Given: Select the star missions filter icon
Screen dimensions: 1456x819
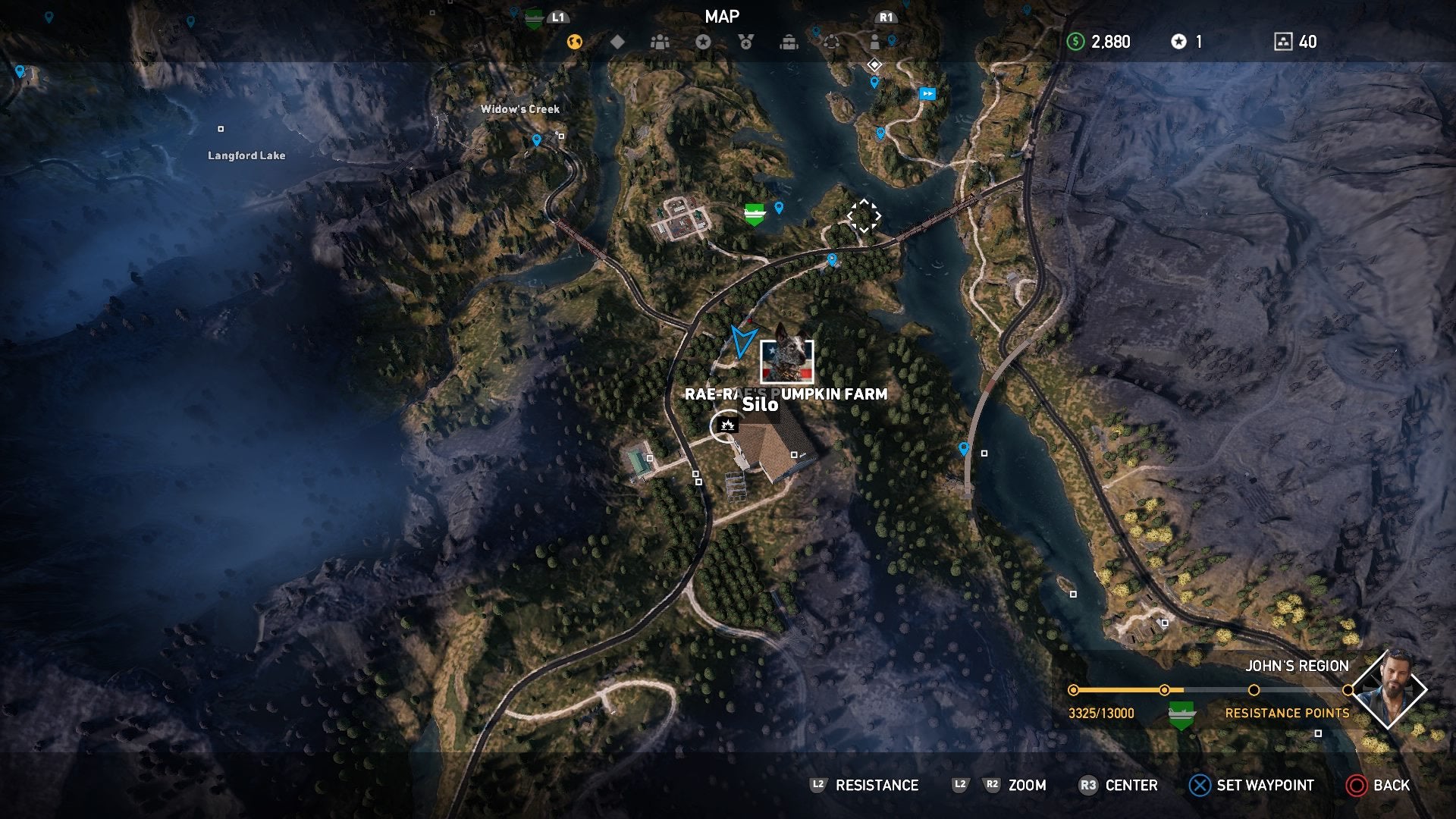Looking at the screenshot, I should click(704, 42).
